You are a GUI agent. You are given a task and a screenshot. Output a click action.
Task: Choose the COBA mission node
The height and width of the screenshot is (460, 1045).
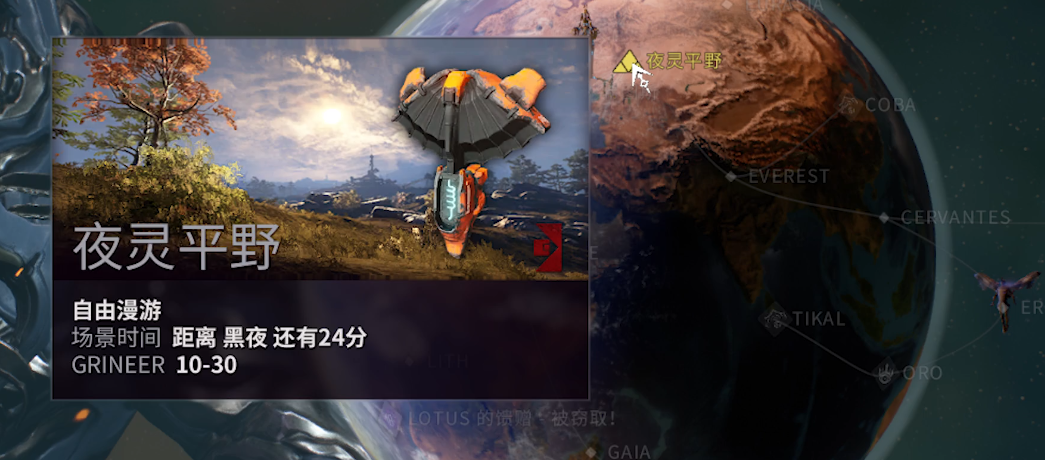(x=850, y=105)
